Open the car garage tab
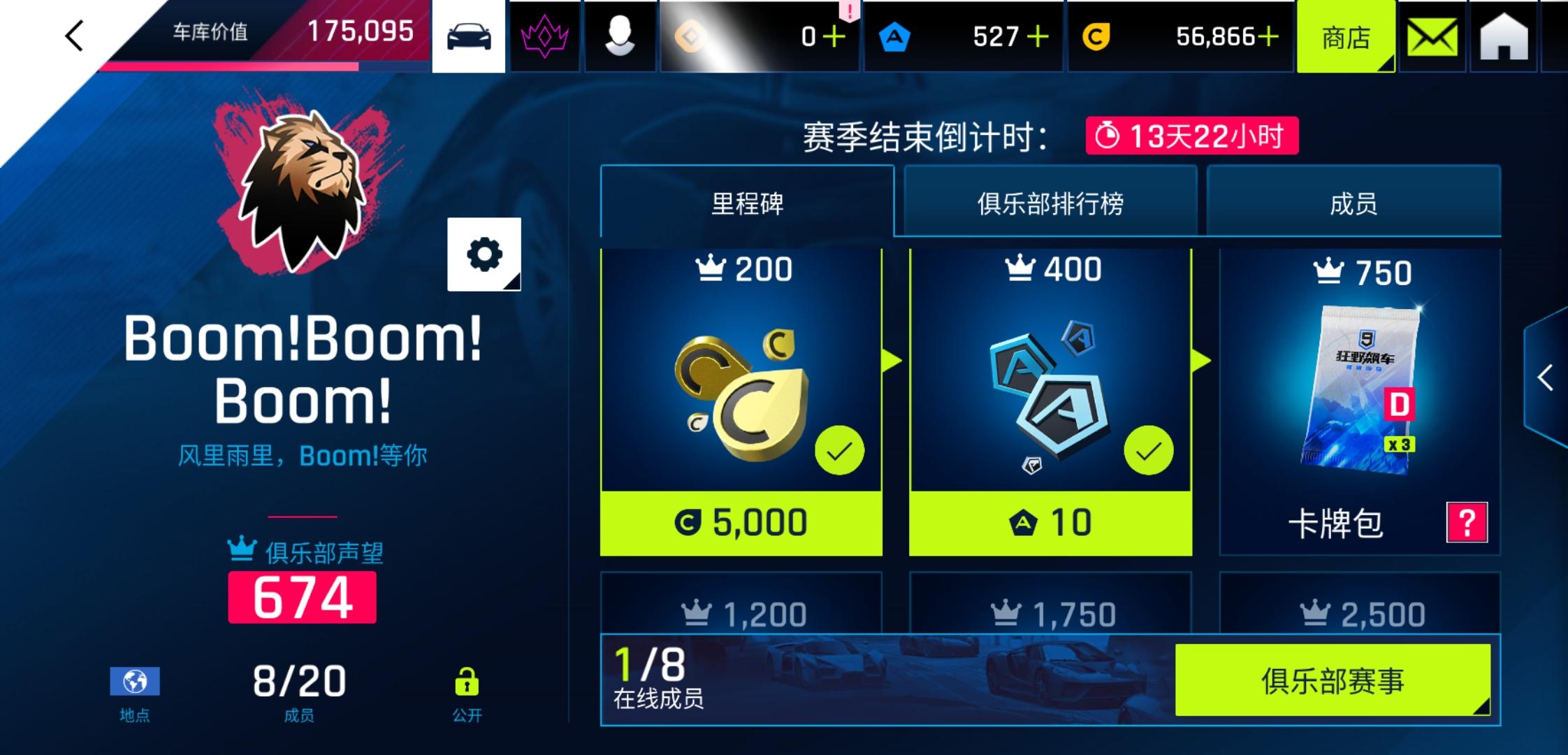 469,36
